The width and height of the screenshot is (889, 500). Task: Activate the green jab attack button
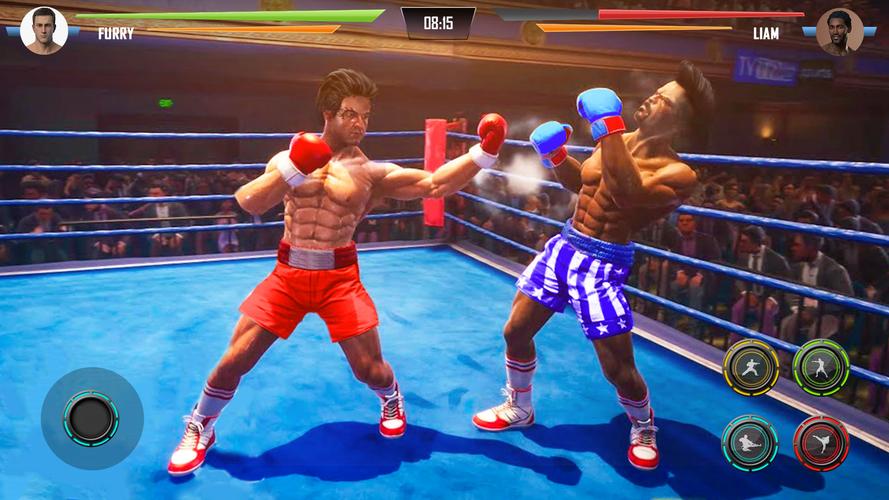coord(821,368)
